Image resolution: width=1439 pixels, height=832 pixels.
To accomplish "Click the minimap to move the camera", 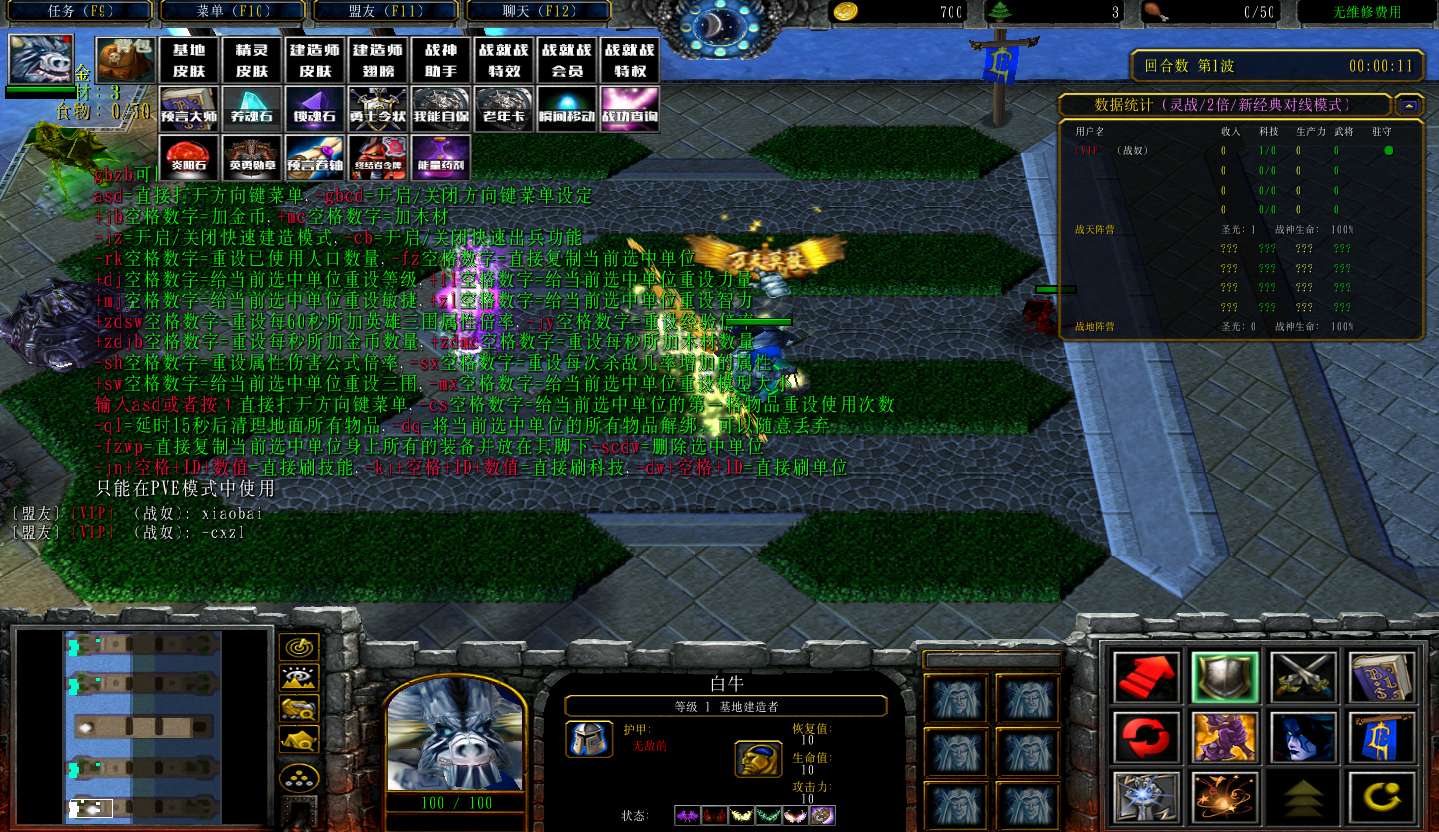I will point(142,726).
